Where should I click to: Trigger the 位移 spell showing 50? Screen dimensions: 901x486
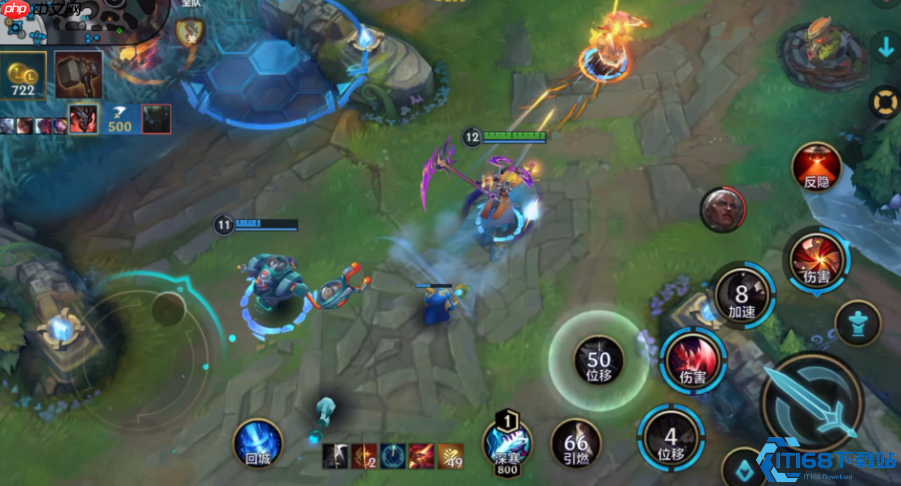(599, 359)
